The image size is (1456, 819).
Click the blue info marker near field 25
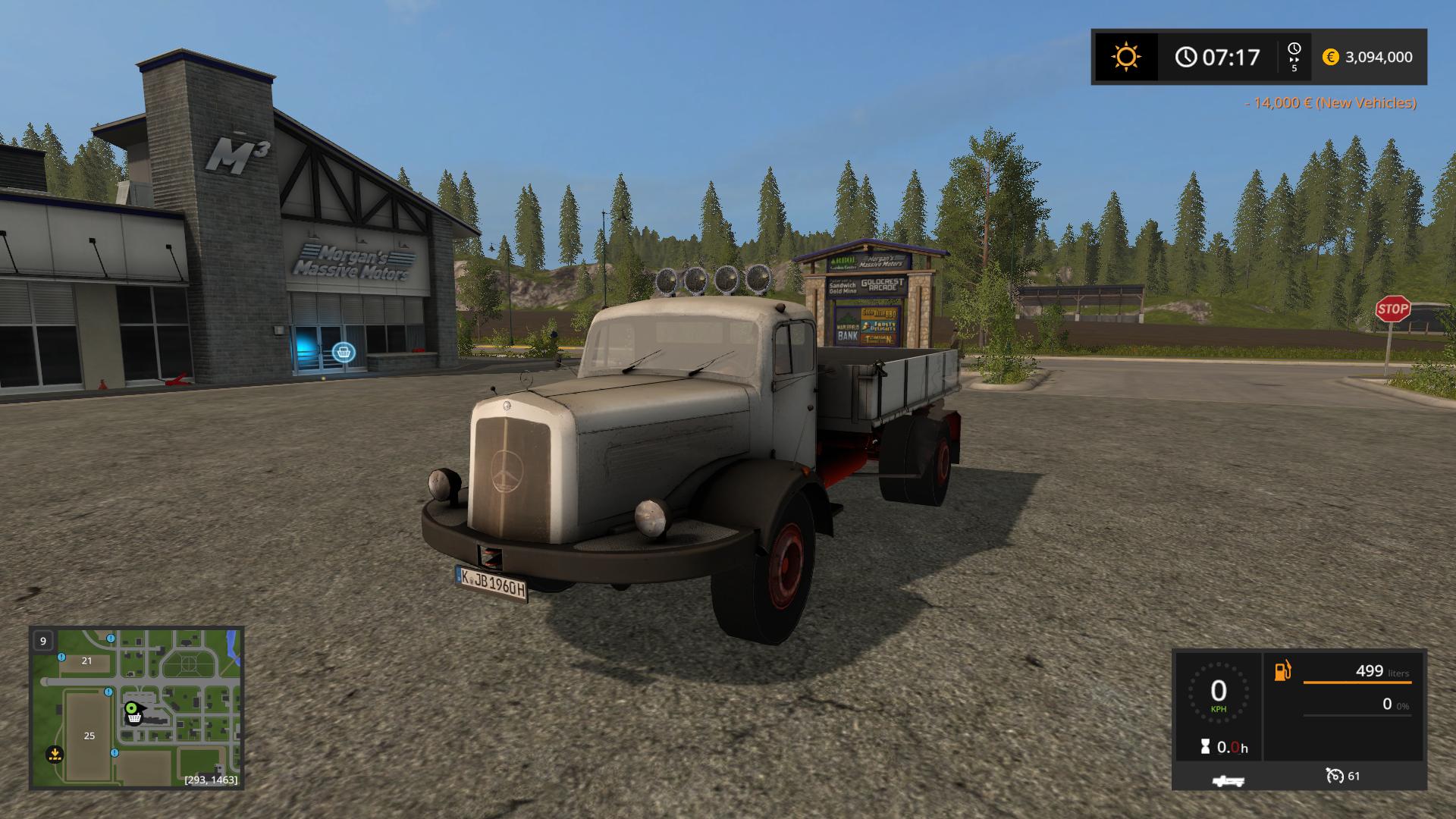click(x=114, y=752)
